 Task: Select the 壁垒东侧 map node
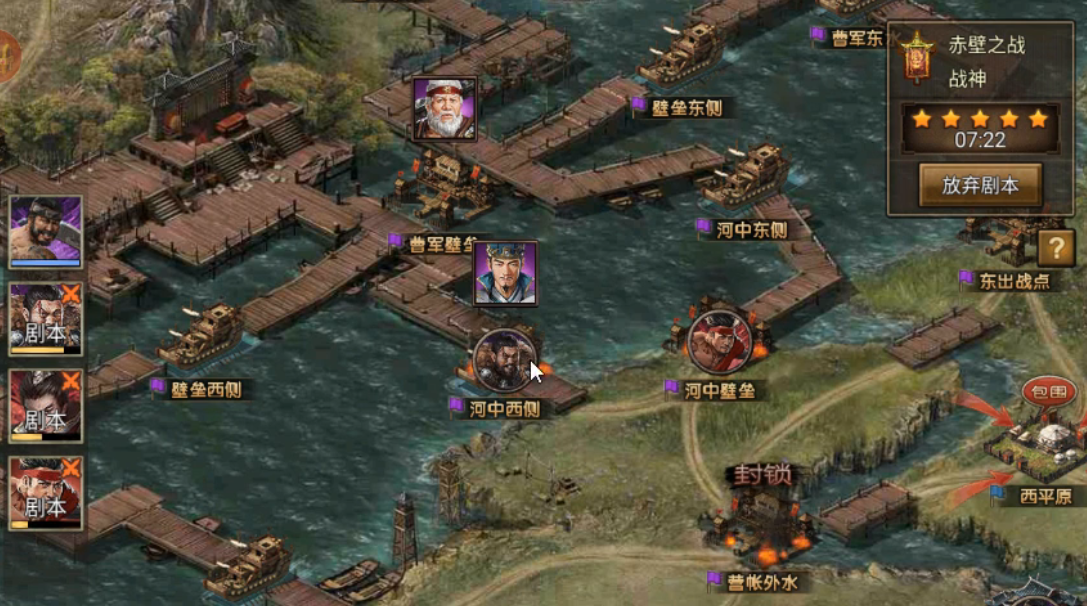click(x=686, y=108)
